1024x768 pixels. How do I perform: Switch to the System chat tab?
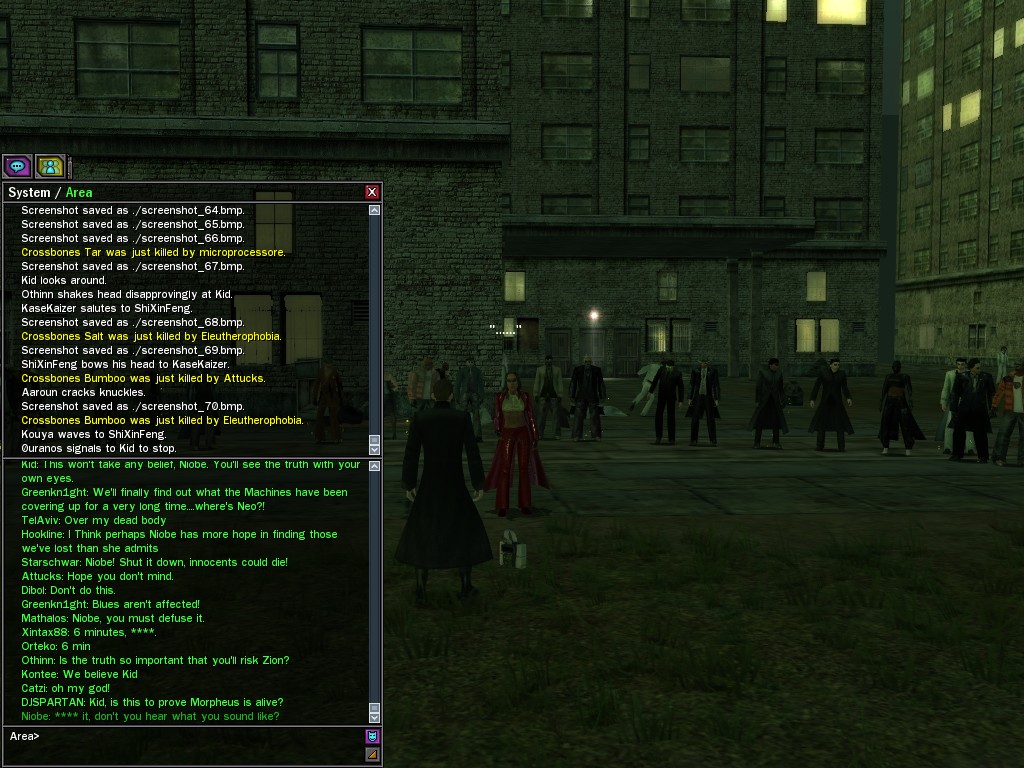pos(28,193)
